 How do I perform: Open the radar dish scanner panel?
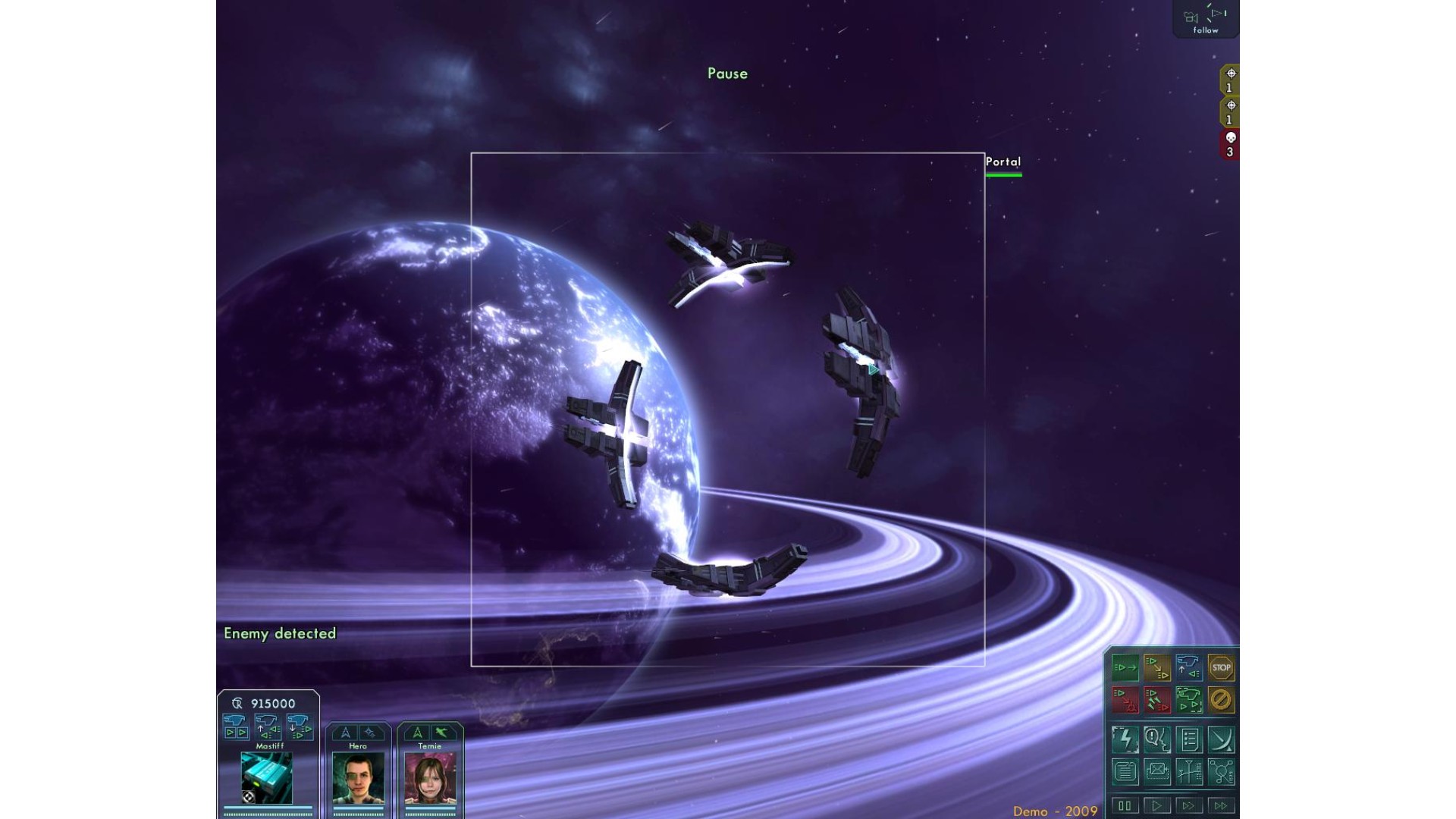pos(1221,739)
